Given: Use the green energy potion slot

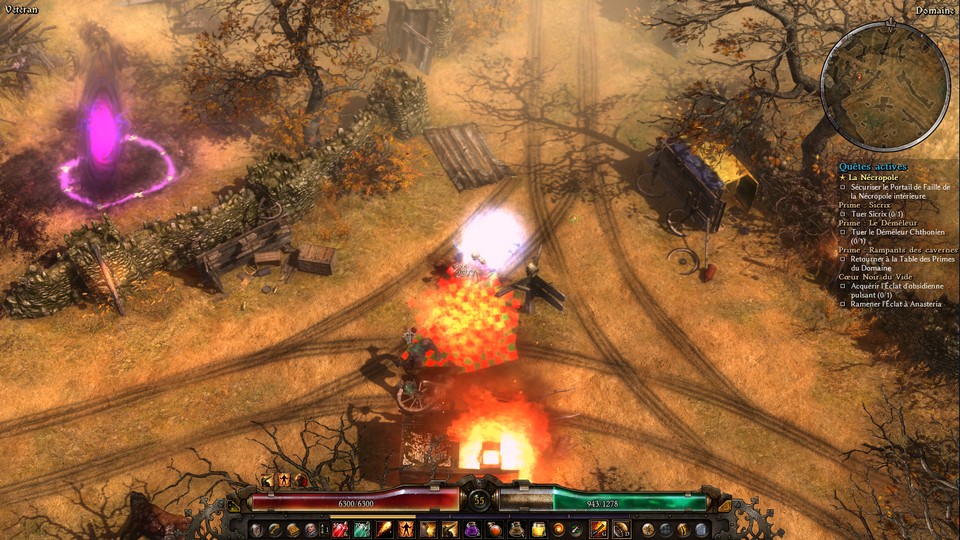Looking at the screenshot, I should tap(363, 529).
